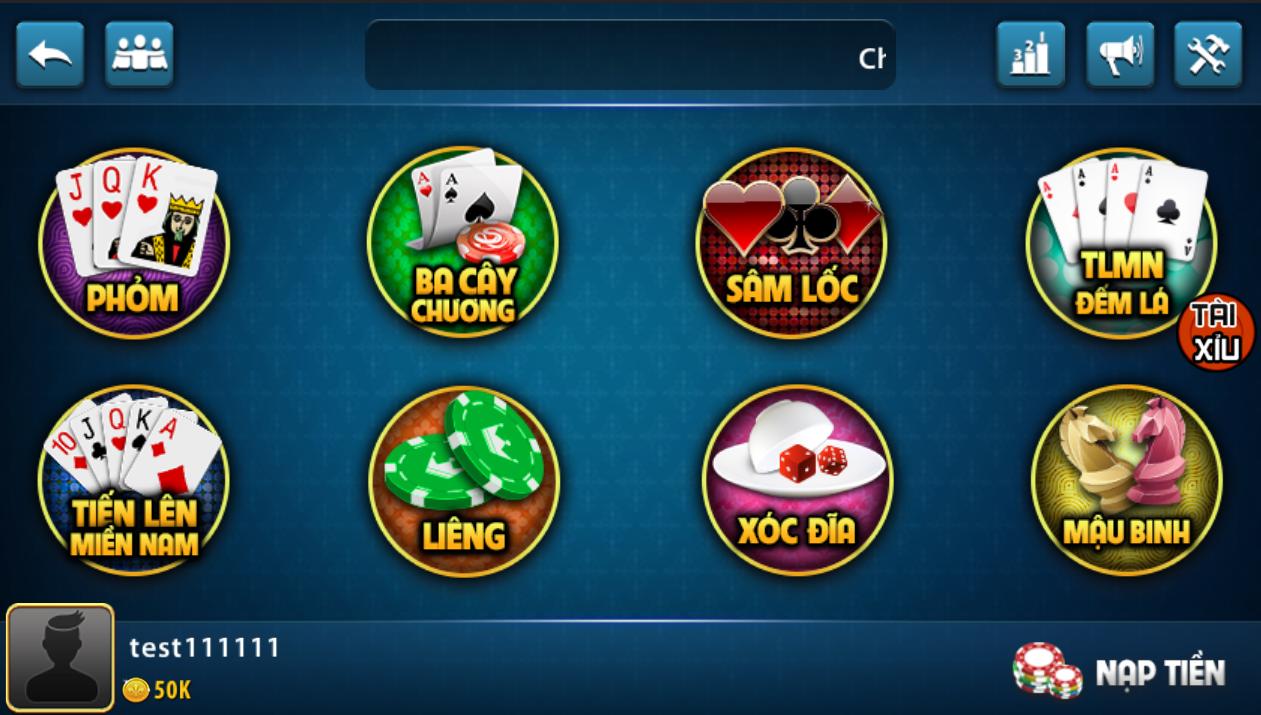Select the Phỏm card game

coord(134,243)
